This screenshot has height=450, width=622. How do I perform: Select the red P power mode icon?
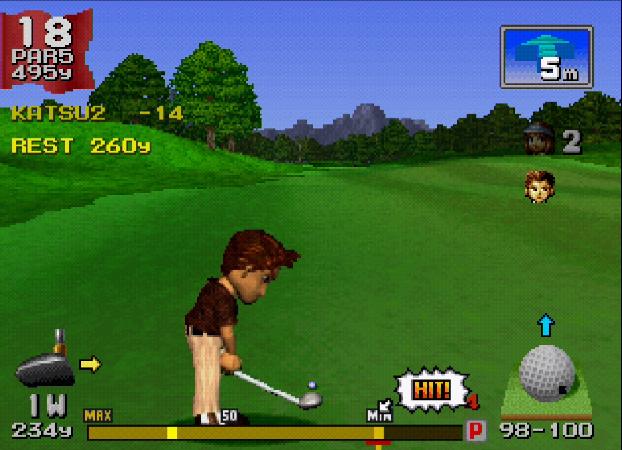tap(477, 432)
